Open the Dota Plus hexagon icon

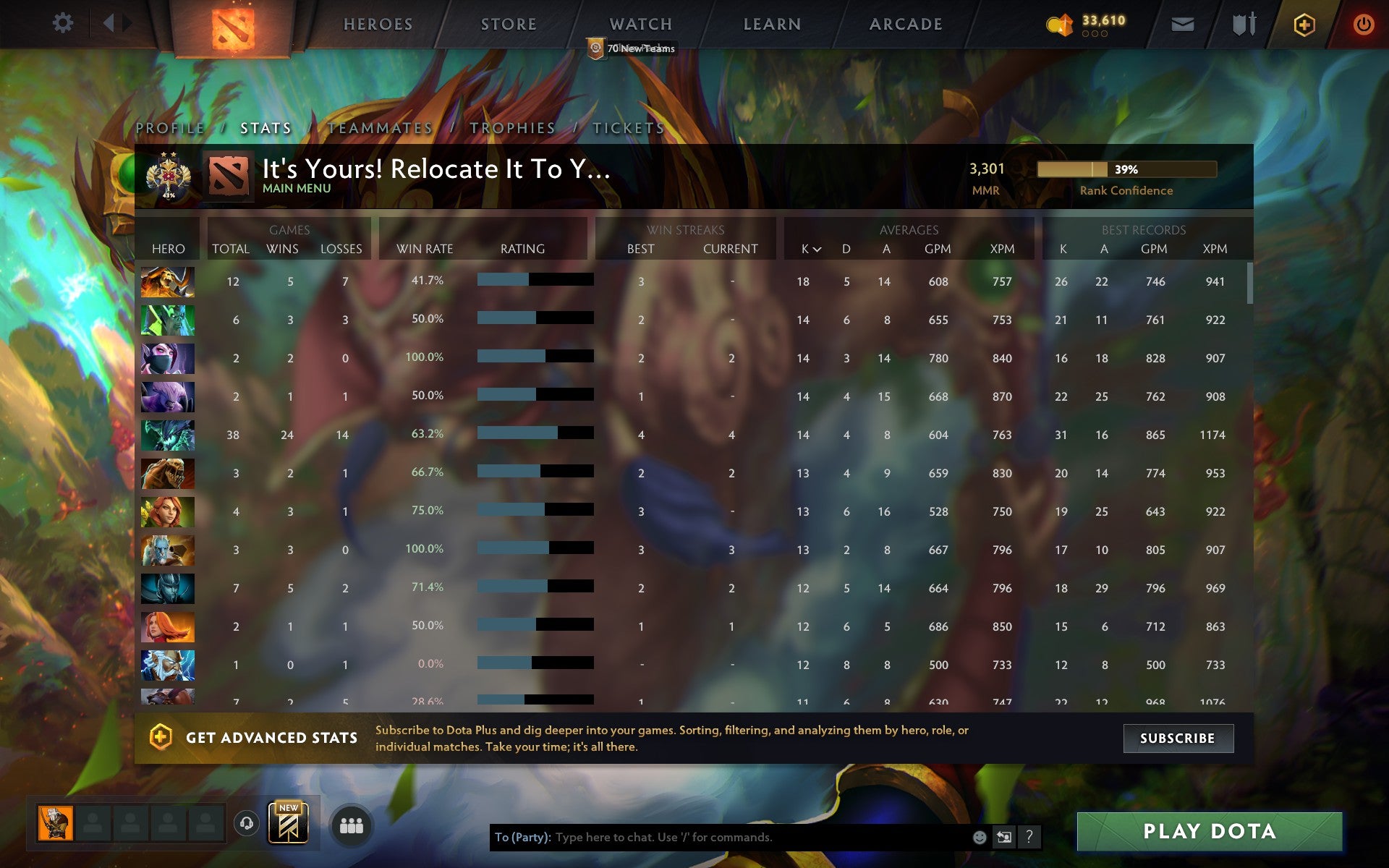[x=1302, y=24]
